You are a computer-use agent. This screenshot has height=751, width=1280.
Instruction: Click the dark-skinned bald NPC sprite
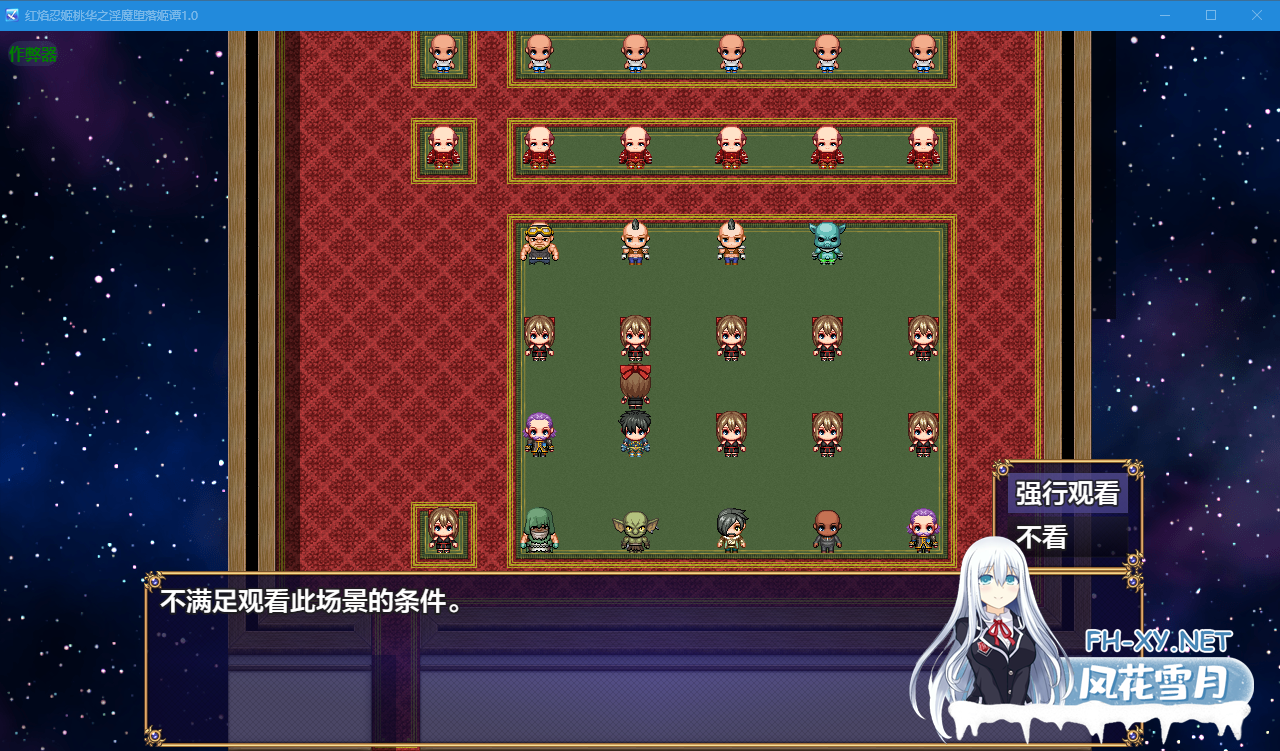pyautogui.click(x=826, y=530)
